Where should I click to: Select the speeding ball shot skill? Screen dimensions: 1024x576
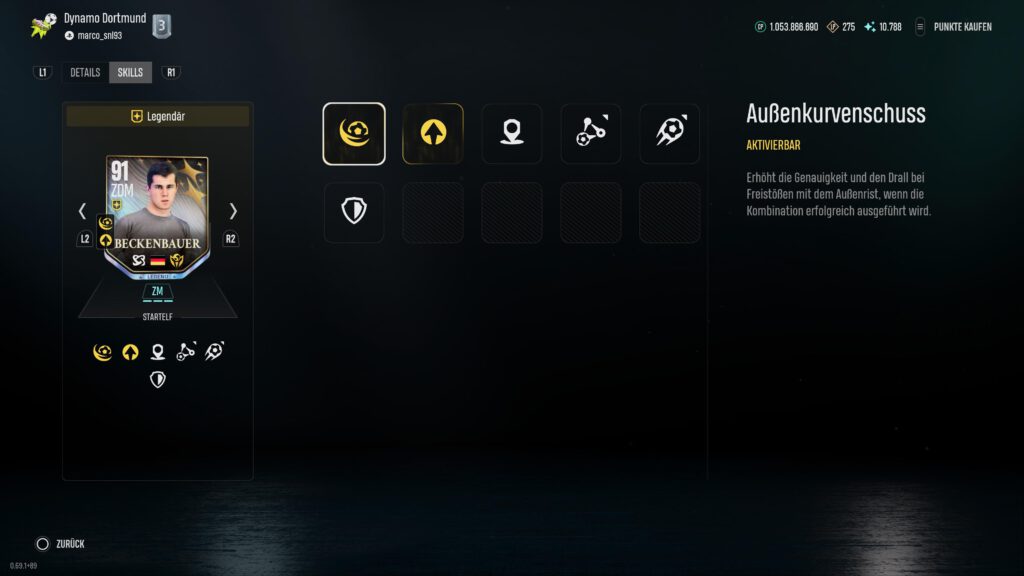pyautogui.click(x=669, y=133)
